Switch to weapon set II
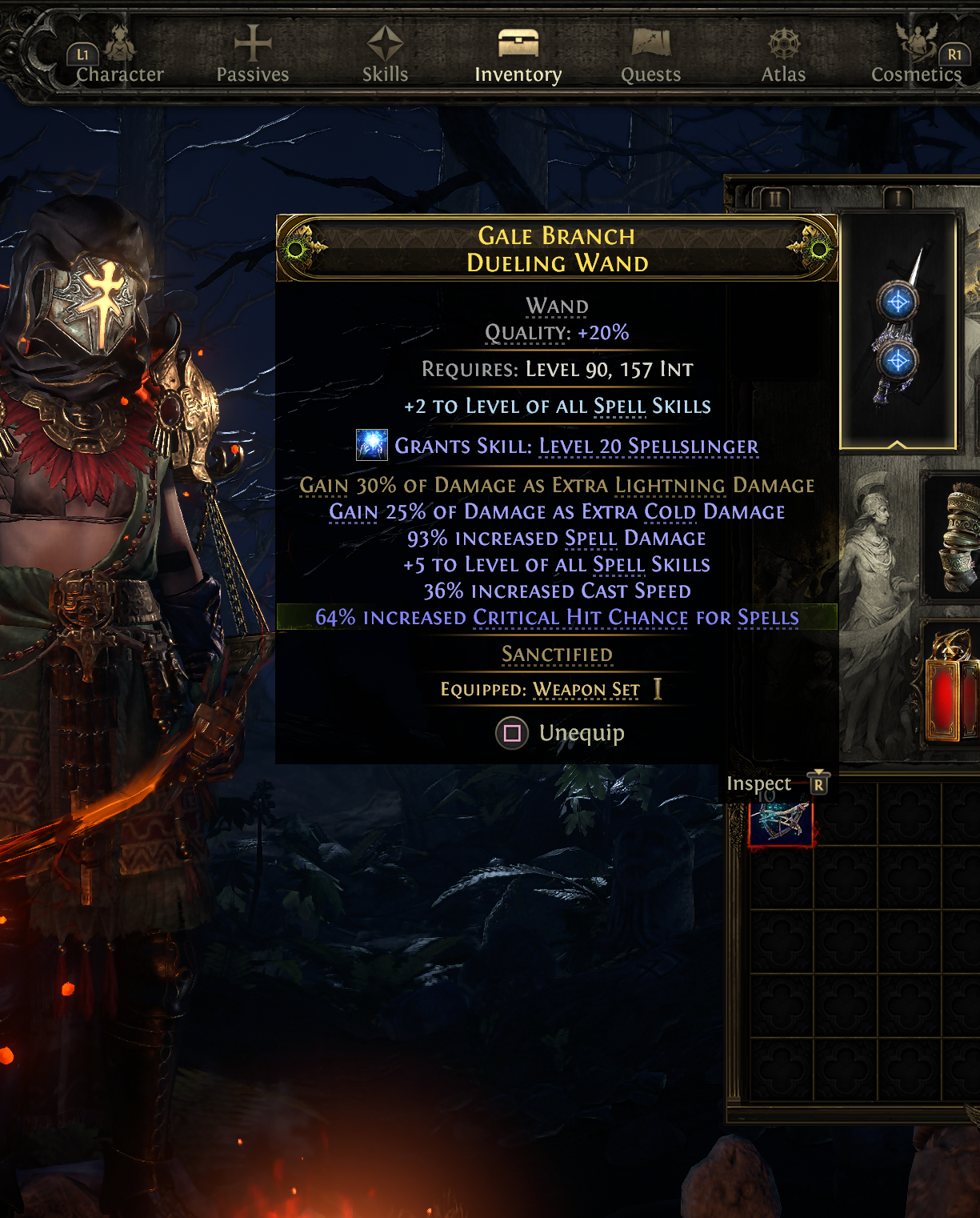 pyautogui.click(x=774, y=198)
